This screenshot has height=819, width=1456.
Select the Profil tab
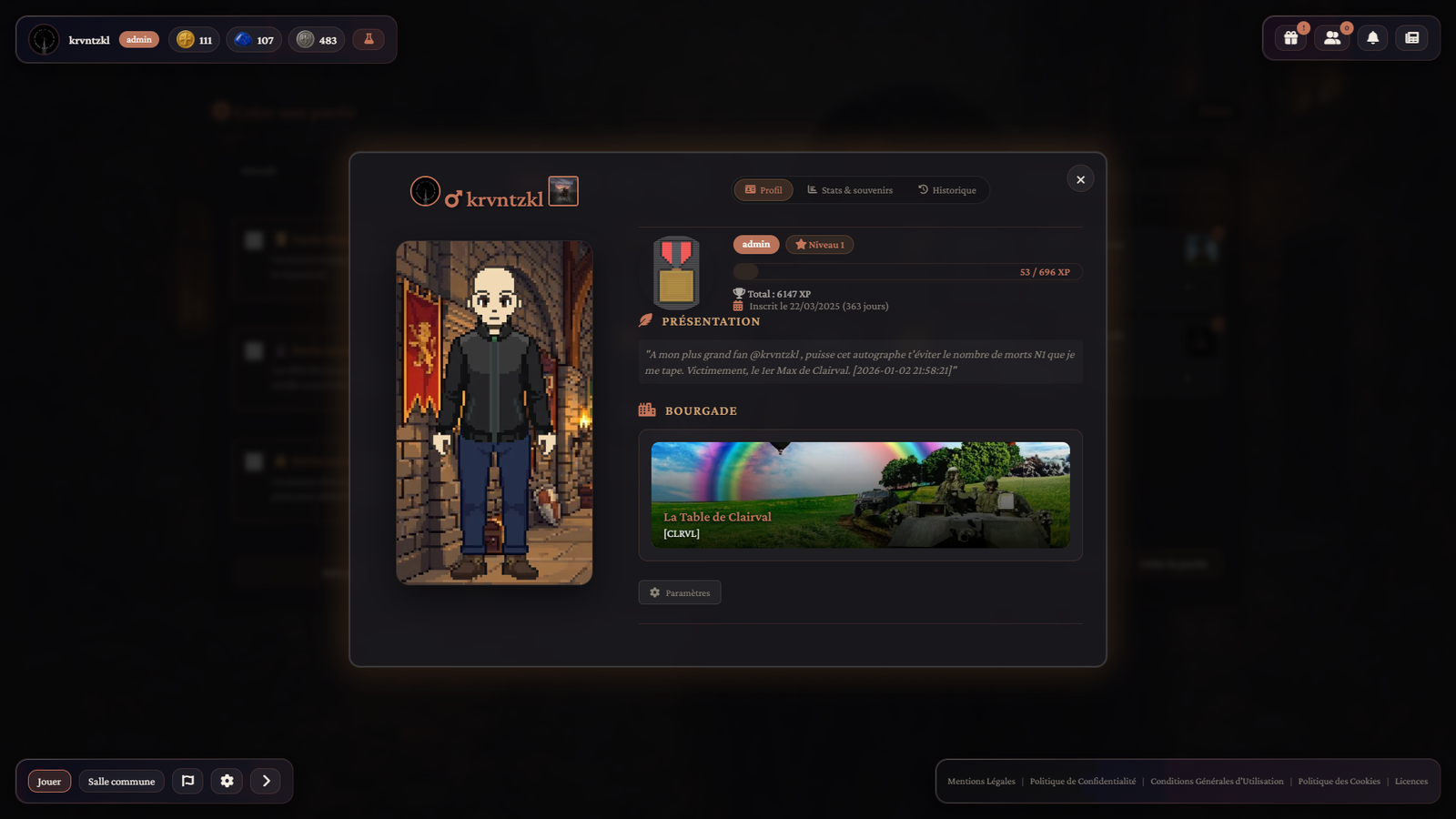pos(763,190)
